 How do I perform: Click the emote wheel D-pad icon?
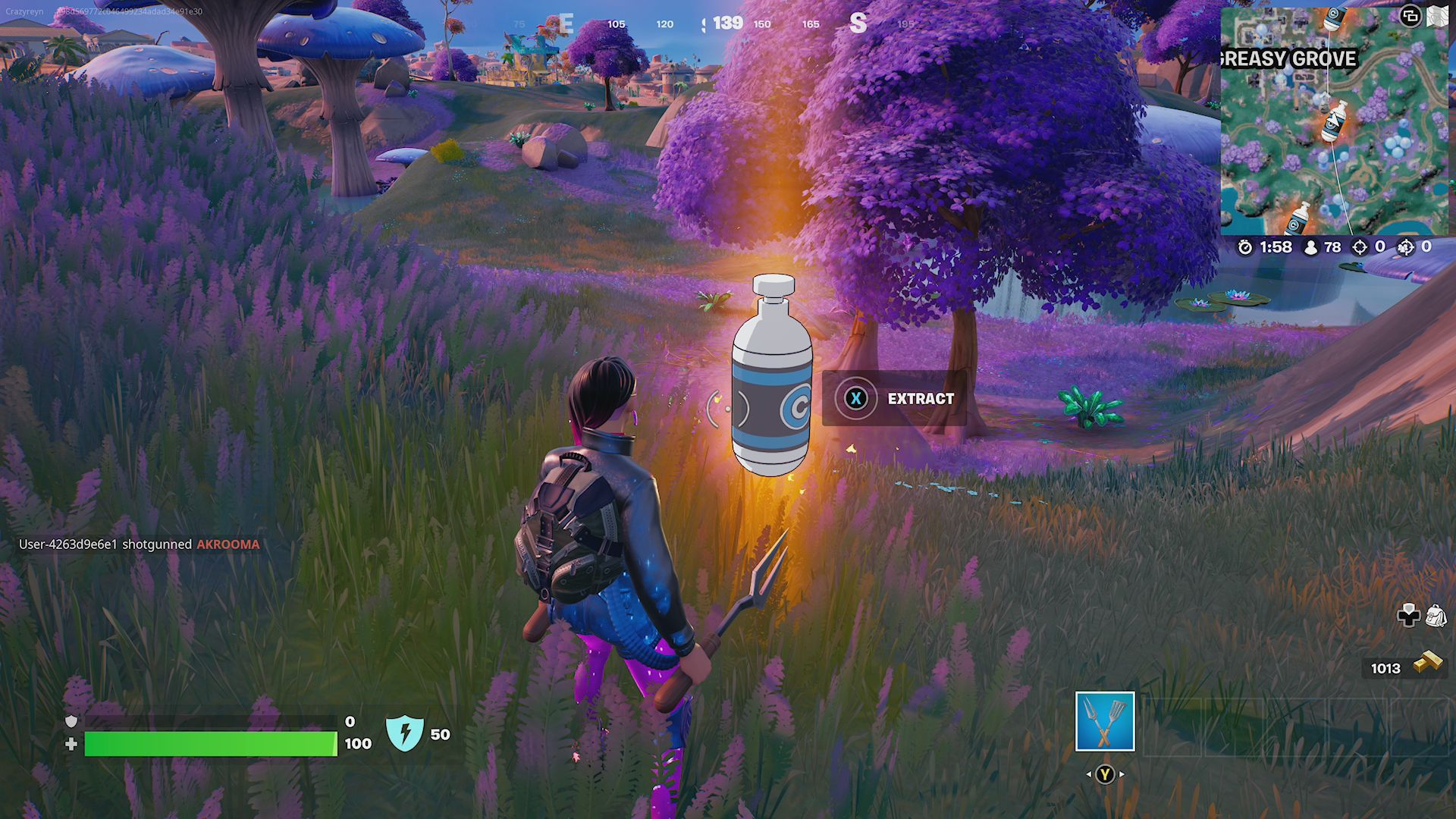1407,616
